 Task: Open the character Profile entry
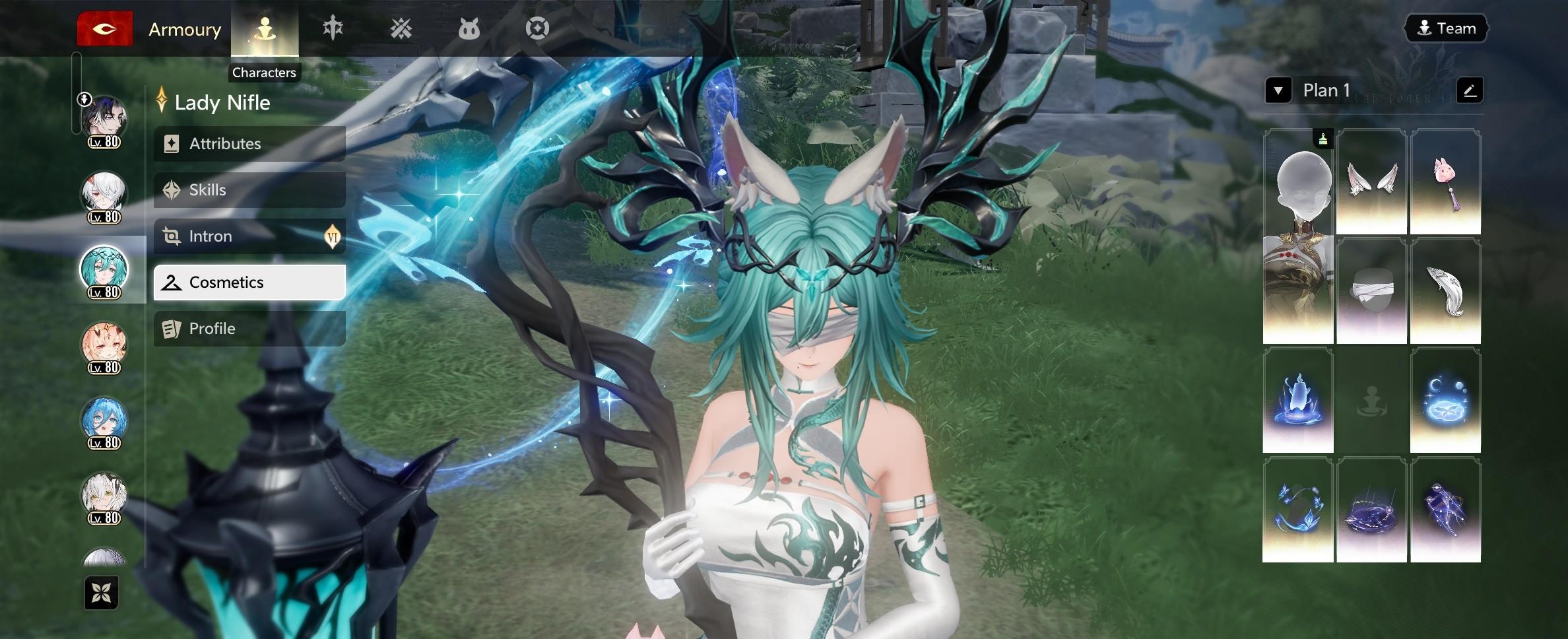point(249,329)
